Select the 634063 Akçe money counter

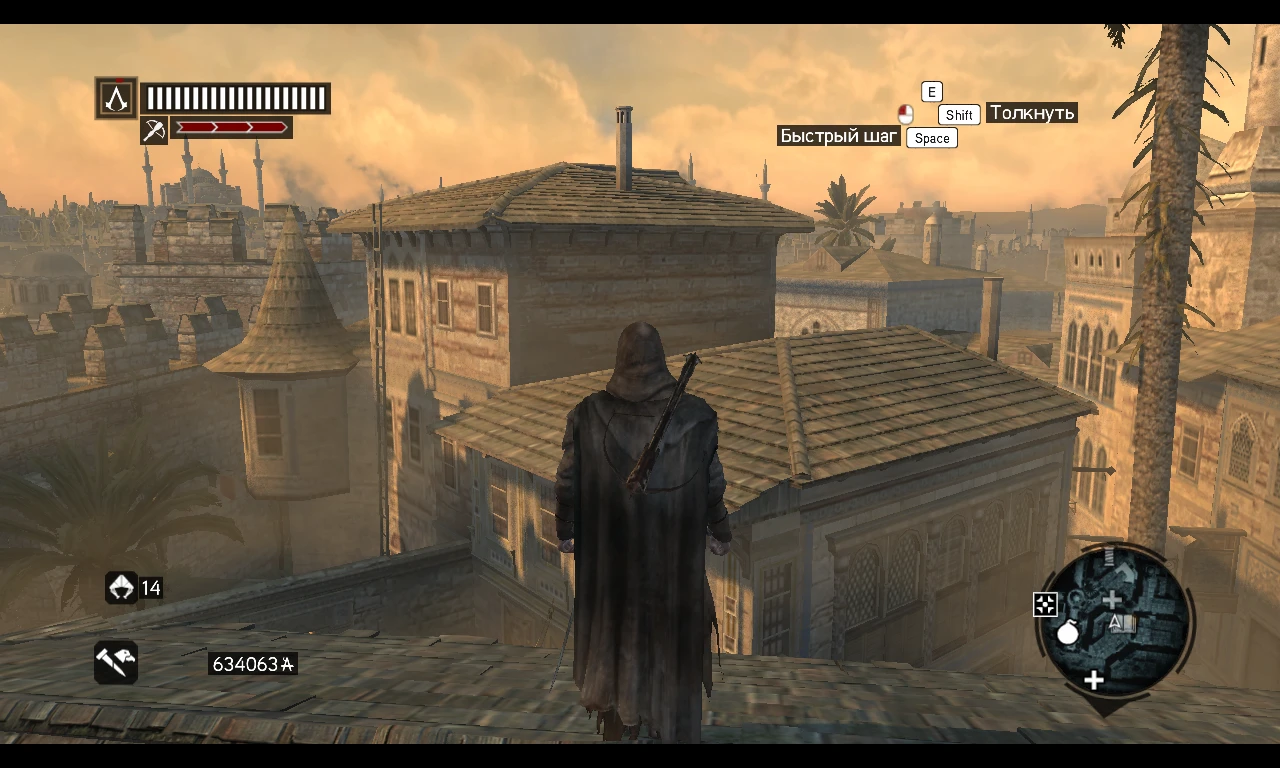(x=253, y=662)
